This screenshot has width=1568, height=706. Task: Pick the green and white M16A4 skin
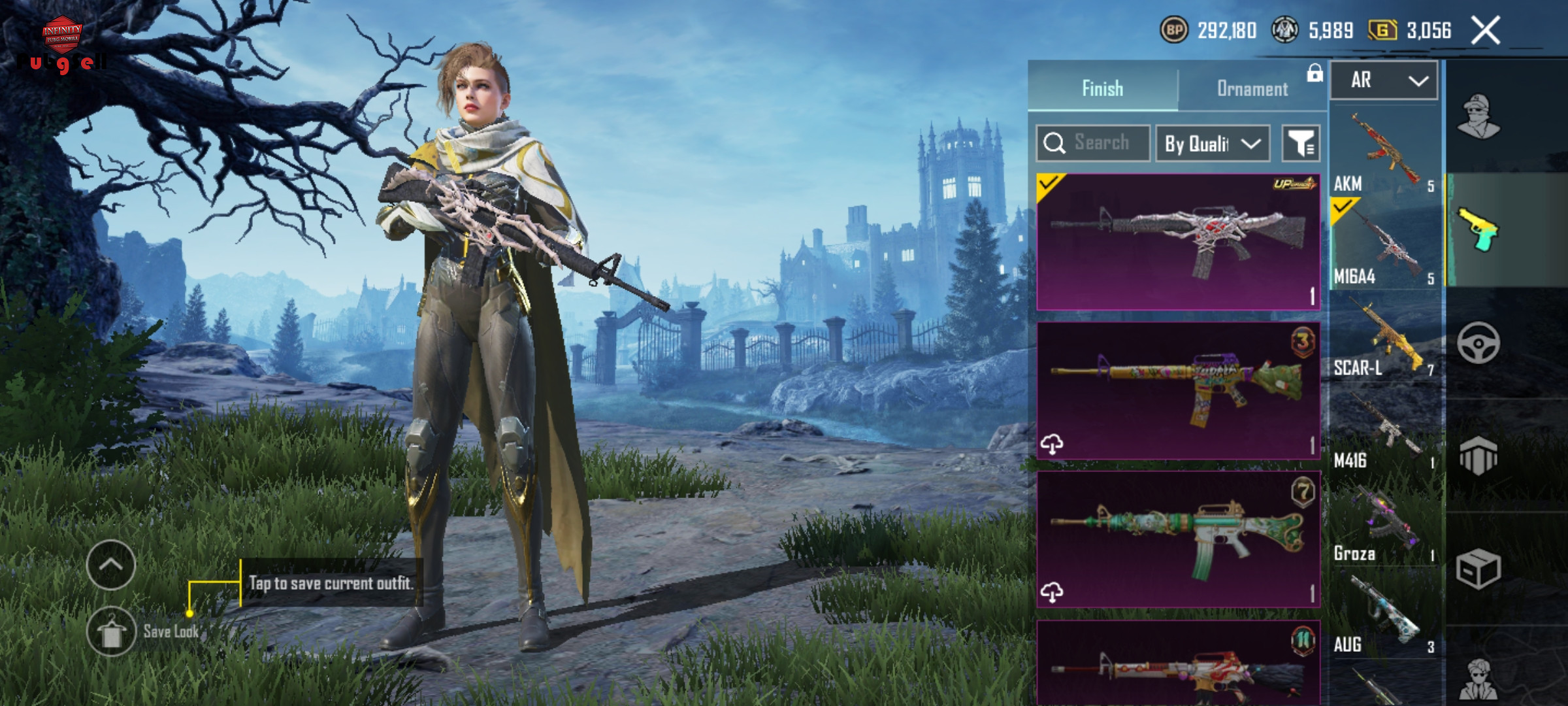pos(1178,539)
